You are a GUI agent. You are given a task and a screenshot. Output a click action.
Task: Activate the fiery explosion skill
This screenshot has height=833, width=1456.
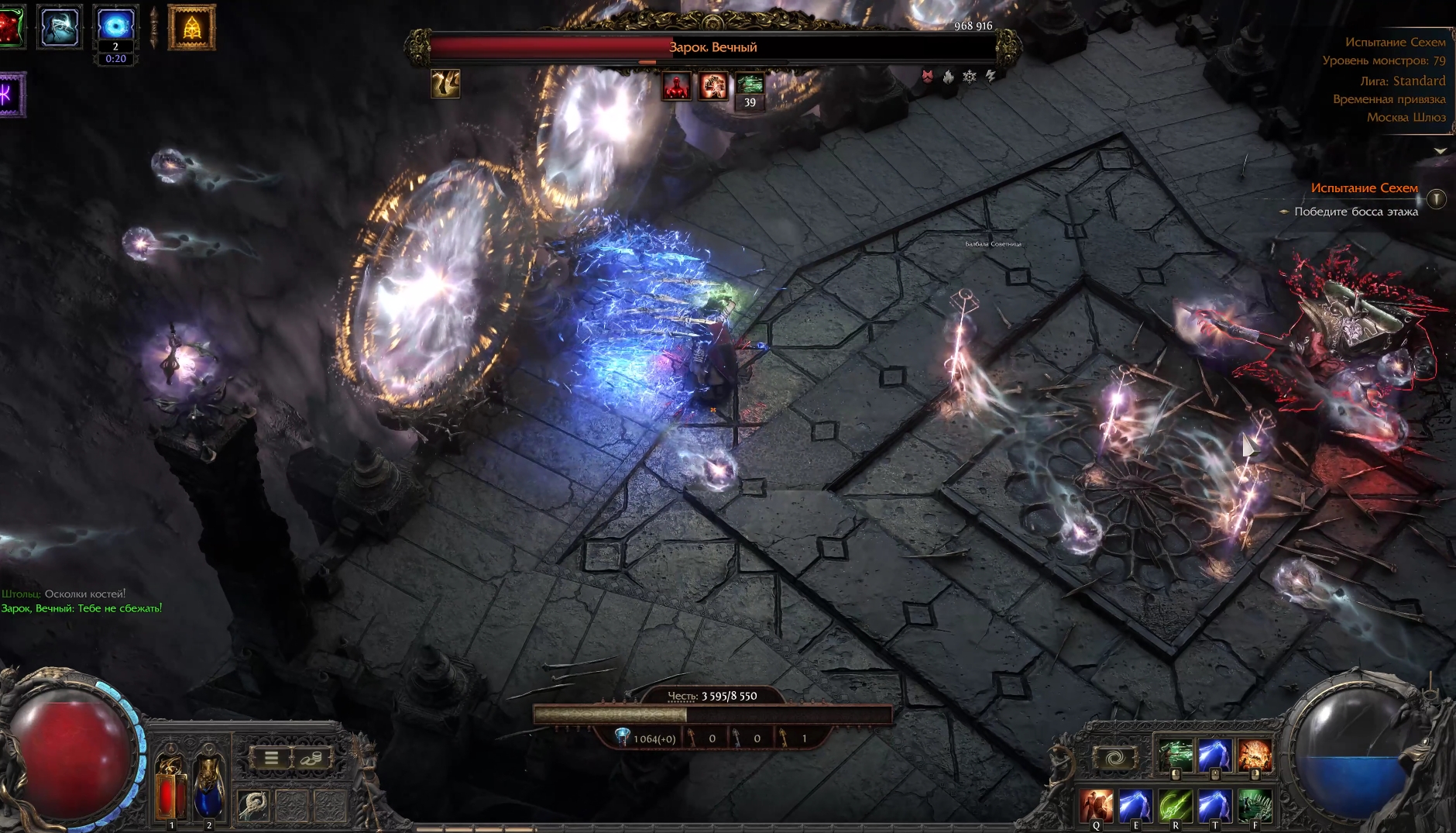pos(1255,755)
